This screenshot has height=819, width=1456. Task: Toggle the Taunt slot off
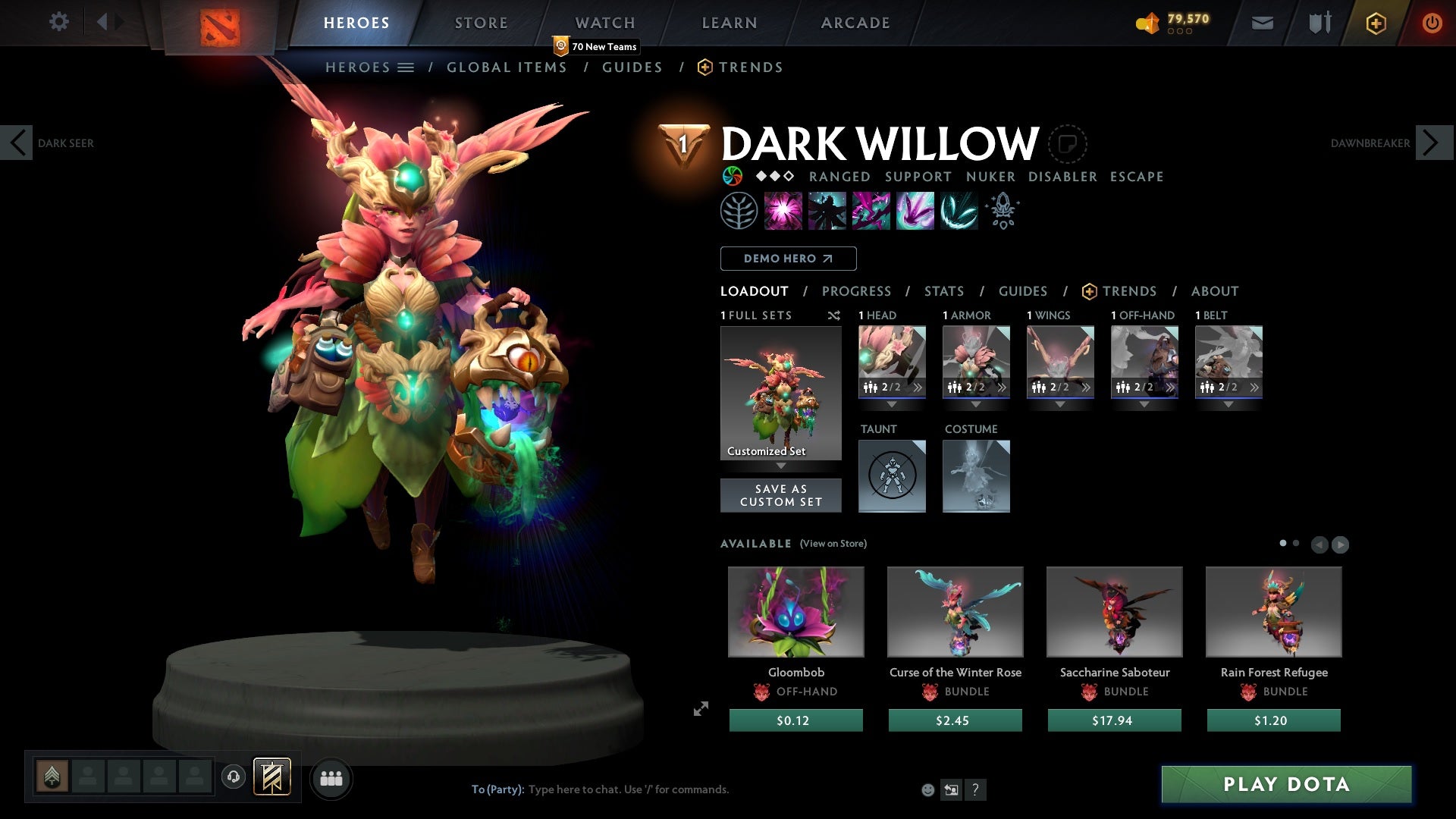[x=892, y=475]
